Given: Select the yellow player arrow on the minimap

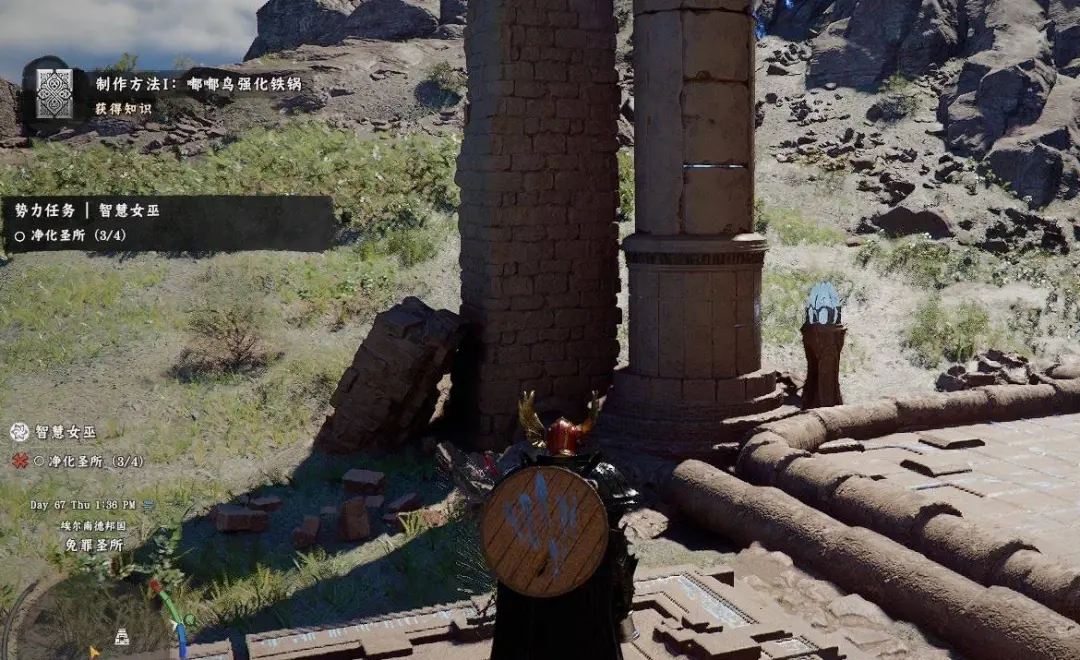Looking at the screenshot, I should click(95, 652).
